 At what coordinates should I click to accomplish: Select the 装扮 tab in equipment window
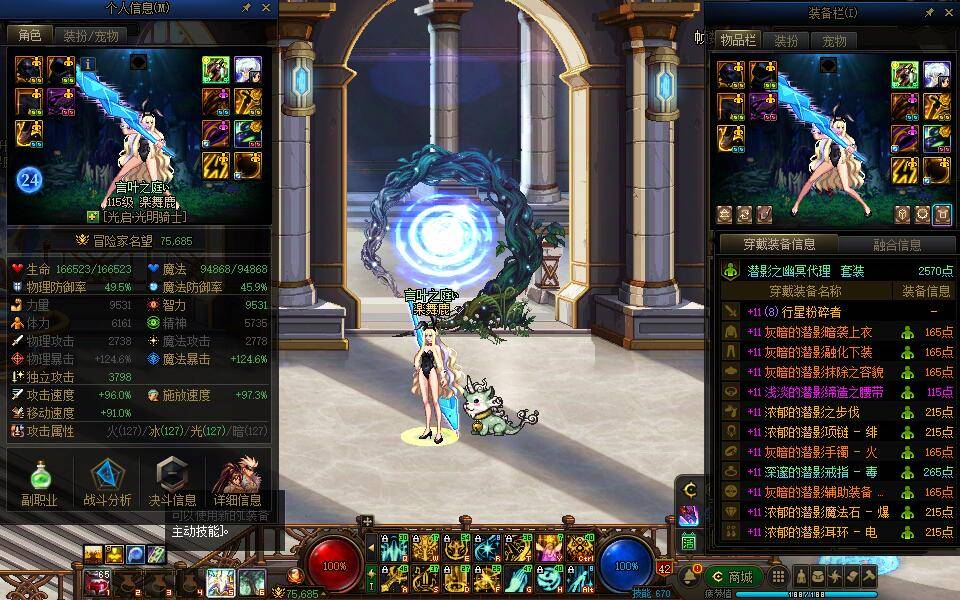click(x=786, y=41)
